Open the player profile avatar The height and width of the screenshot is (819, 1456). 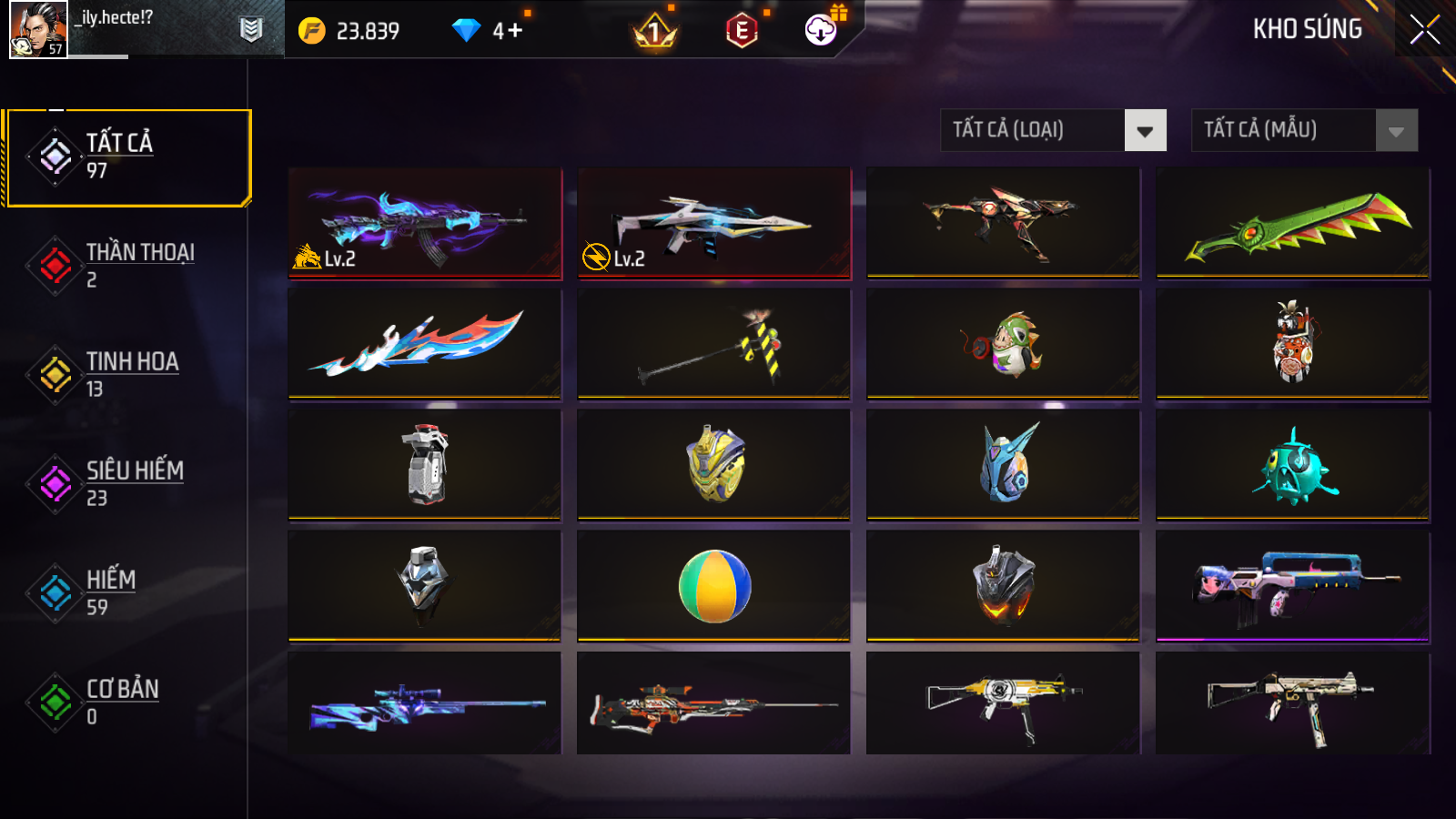[x=38, y=30]
